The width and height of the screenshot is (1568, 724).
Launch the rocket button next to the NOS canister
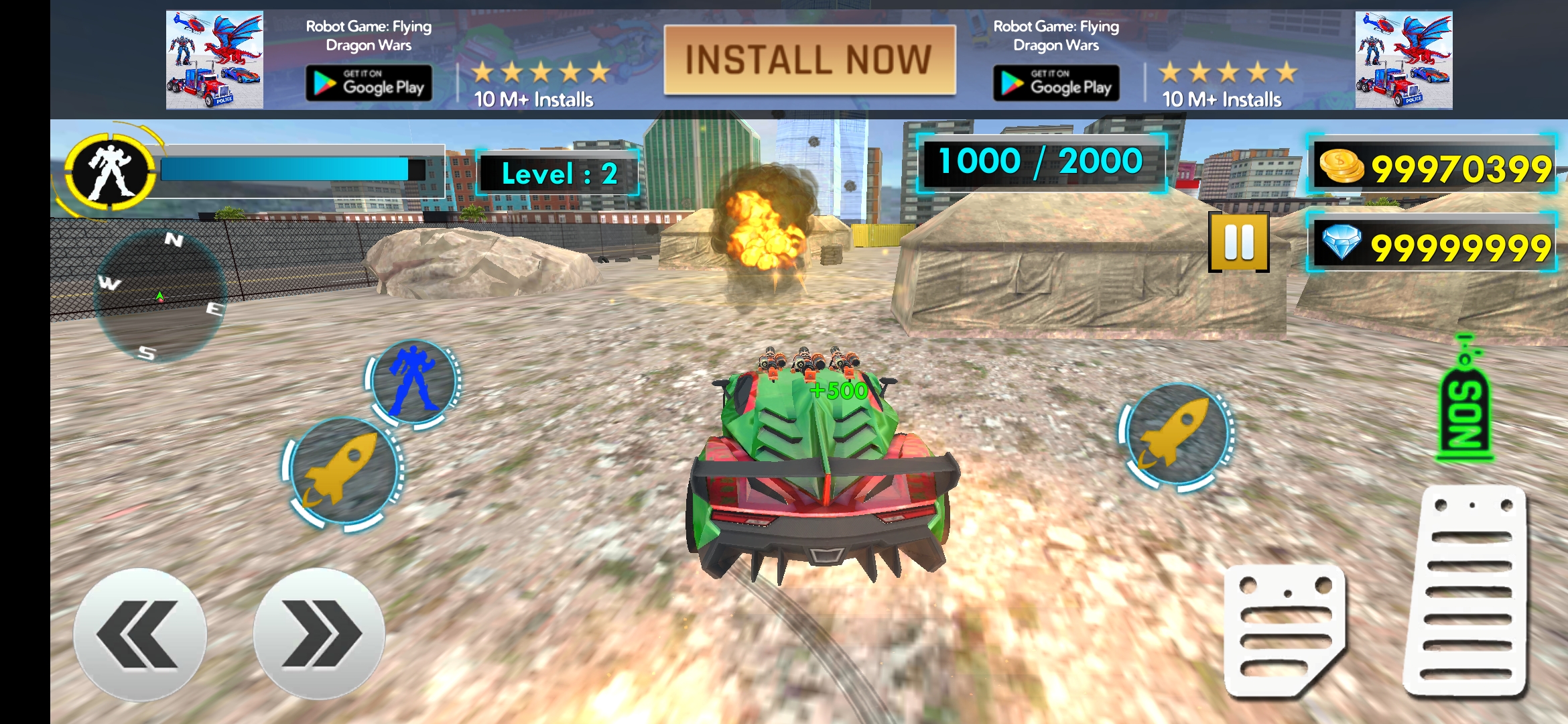(x=1177, y=433)
